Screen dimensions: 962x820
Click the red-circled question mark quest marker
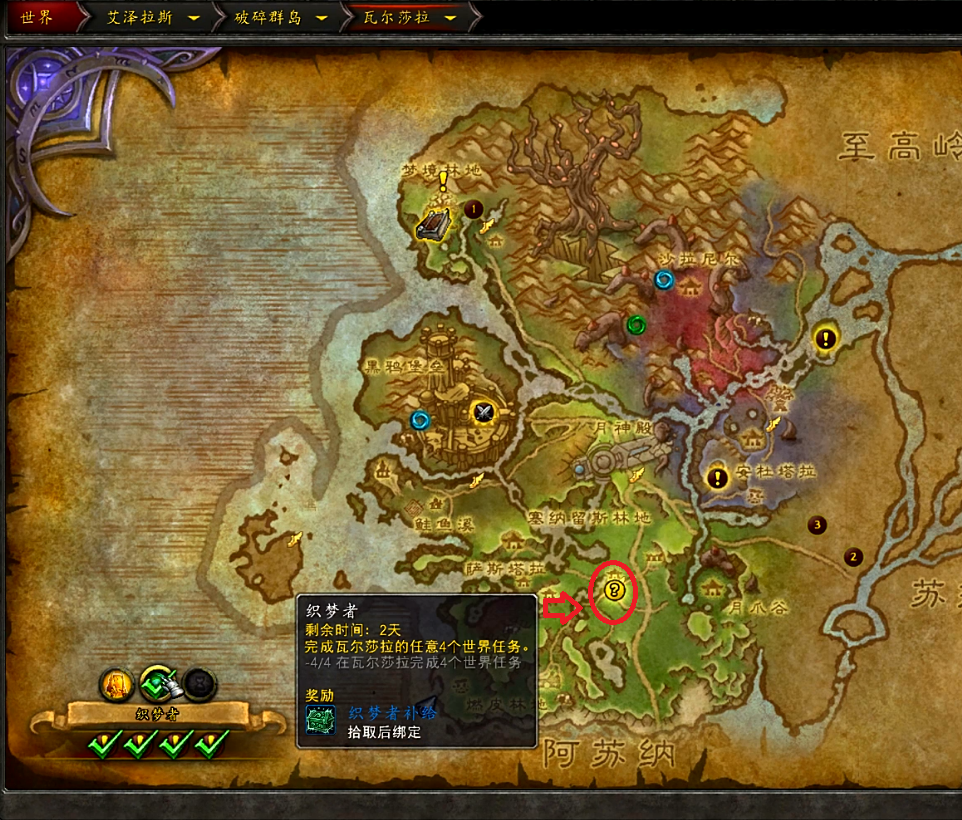(x=615, y=591)
